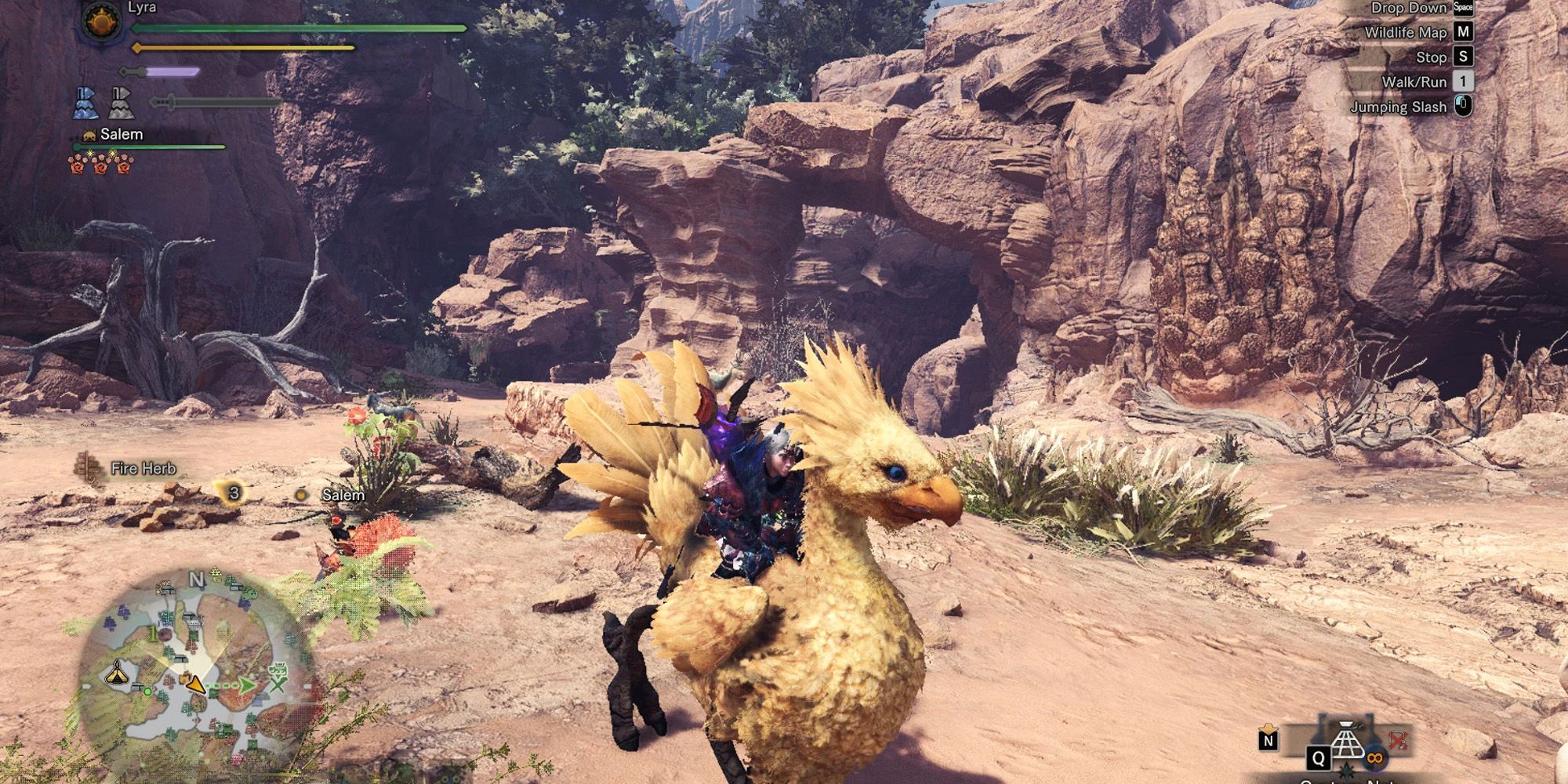Click Lyra's orange hunter emblem icon
1568x784 pixels.
click(x=100, y=22)
